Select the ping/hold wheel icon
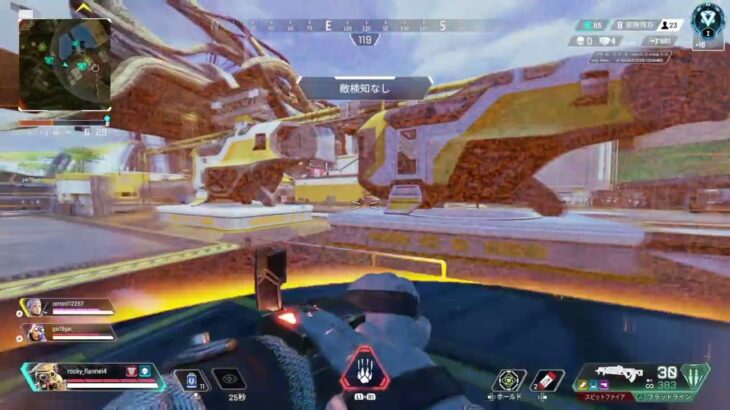This screenshot has width=730, height=410. (508, 380)
